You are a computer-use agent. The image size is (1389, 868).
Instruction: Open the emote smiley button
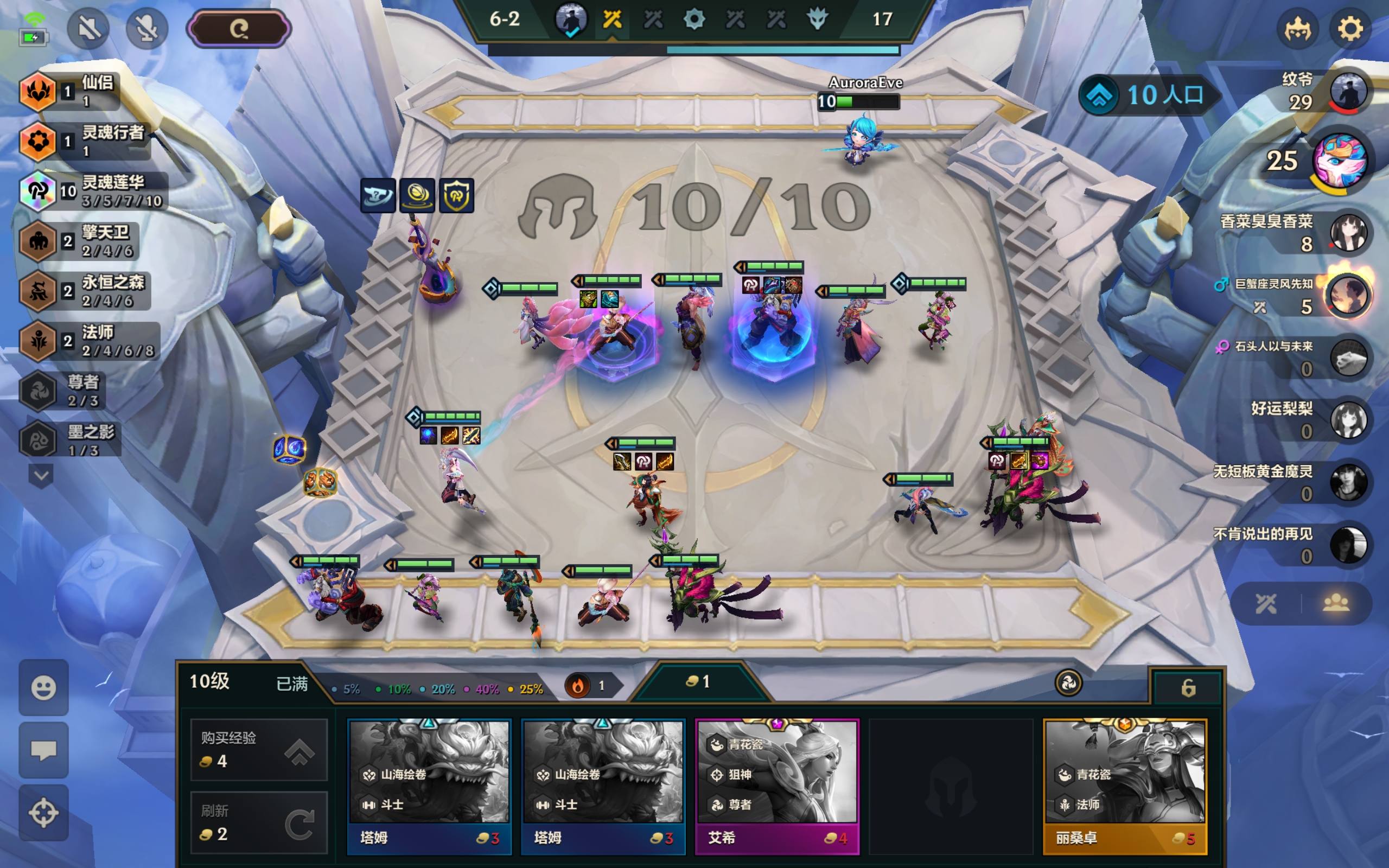click(43, 687)
